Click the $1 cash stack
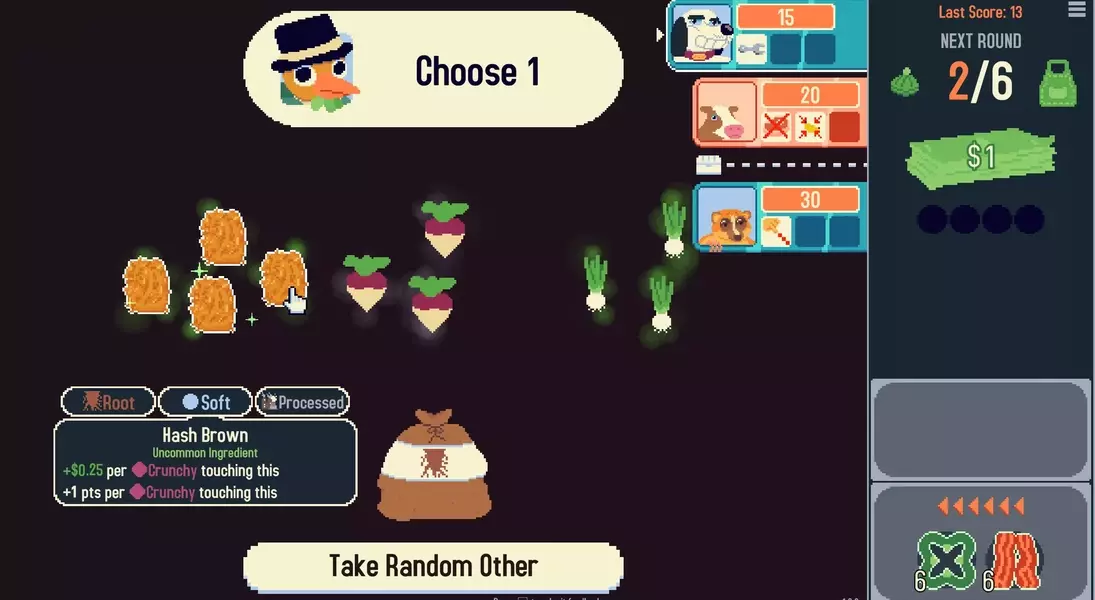1095x600 pixels. click(980, 158)
